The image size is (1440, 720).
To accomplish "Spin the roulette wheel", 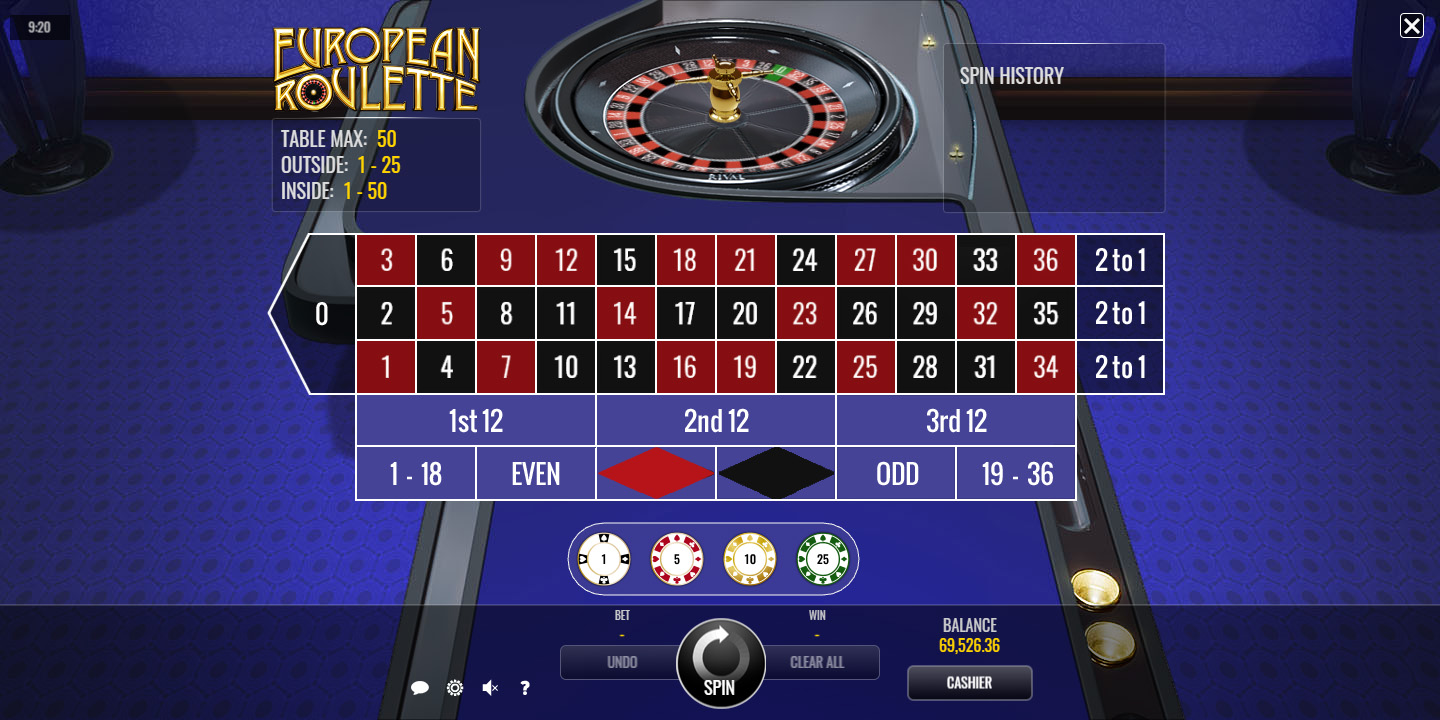I will point(720,663).
